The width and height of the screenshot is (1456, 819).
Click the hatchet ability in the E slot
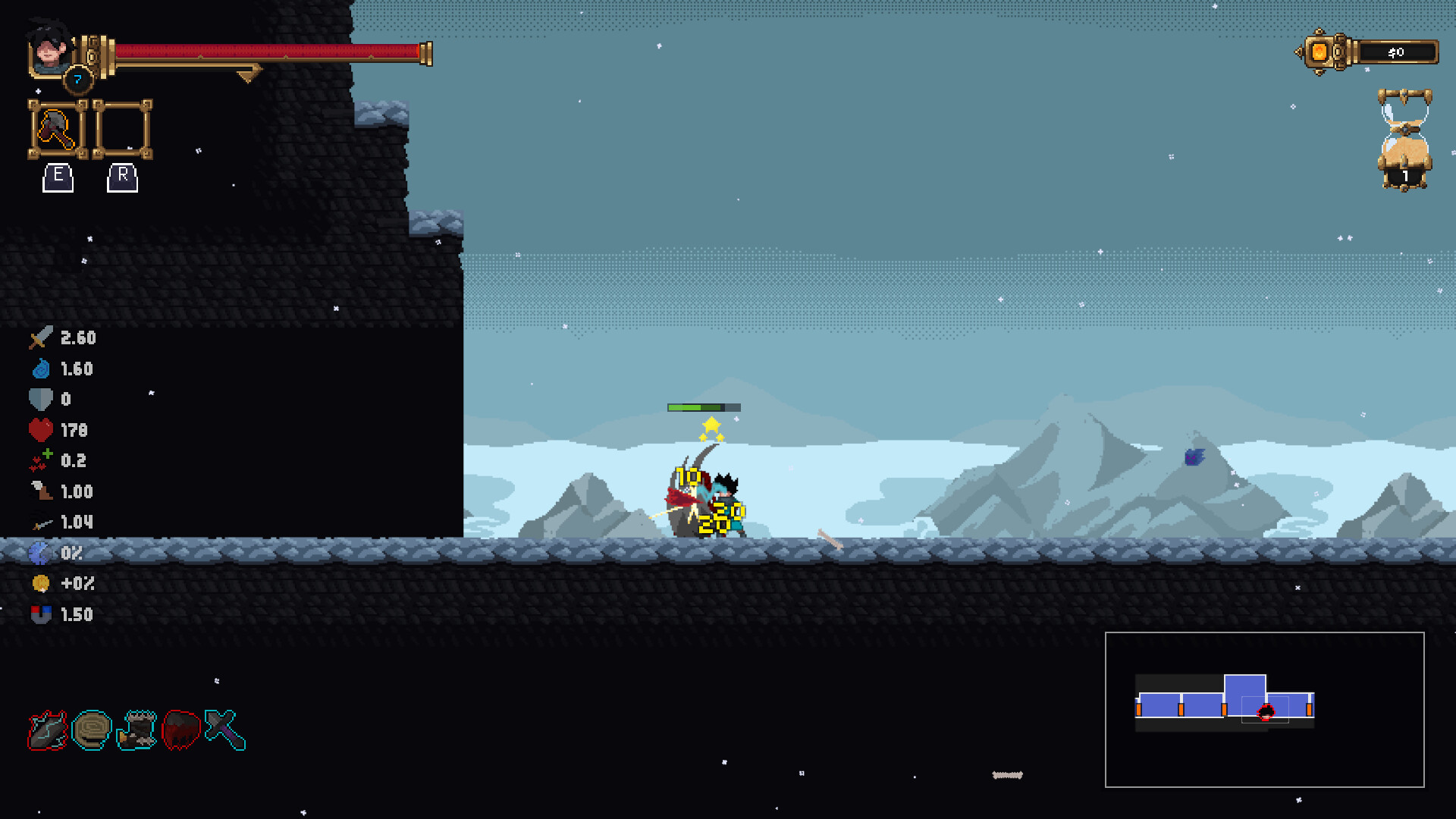pos(55,130)
